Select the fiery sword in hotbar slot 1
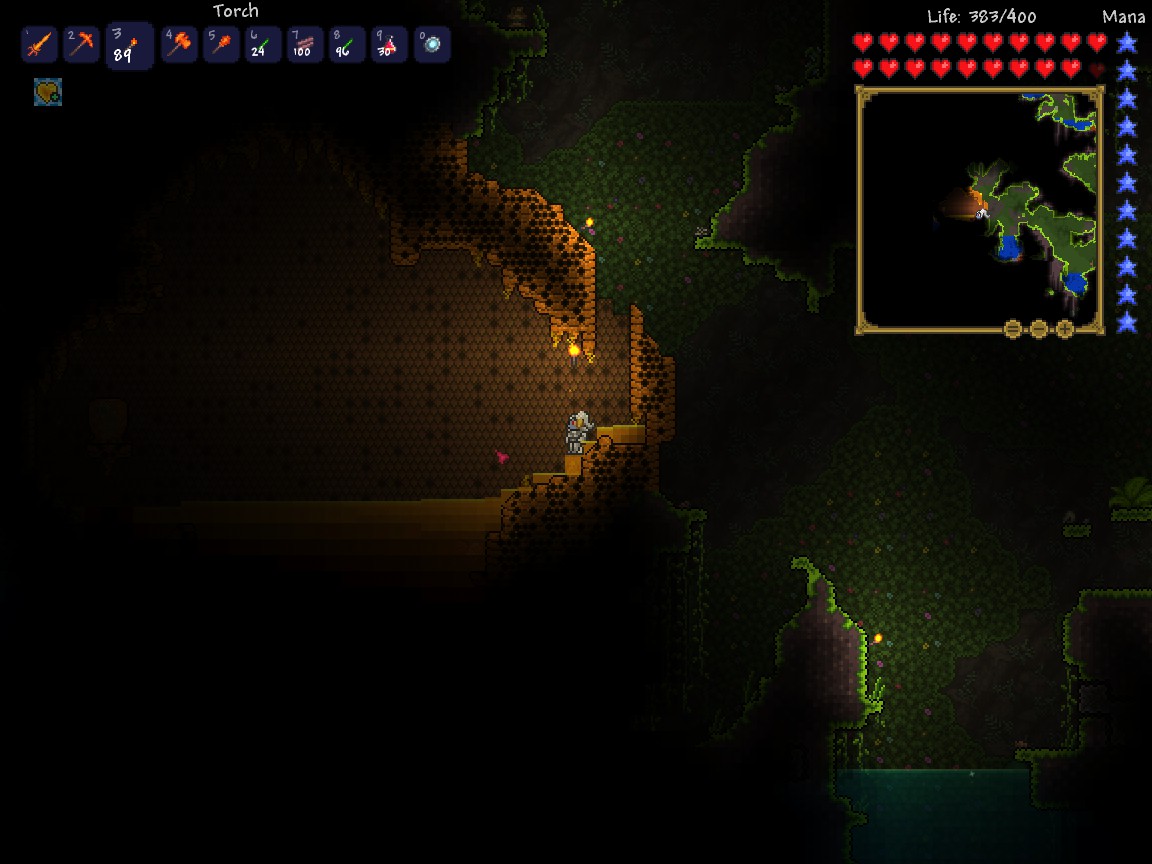Image resolution: width=1152 pixels, height=864 pixels. pyautogui.click(x=39, y=45)
